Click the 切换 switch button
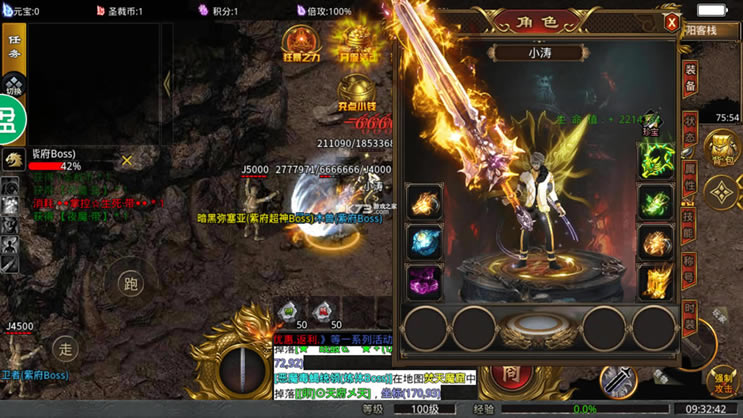The width and height of the screenshot is (743, 418). tap(14, 85)
